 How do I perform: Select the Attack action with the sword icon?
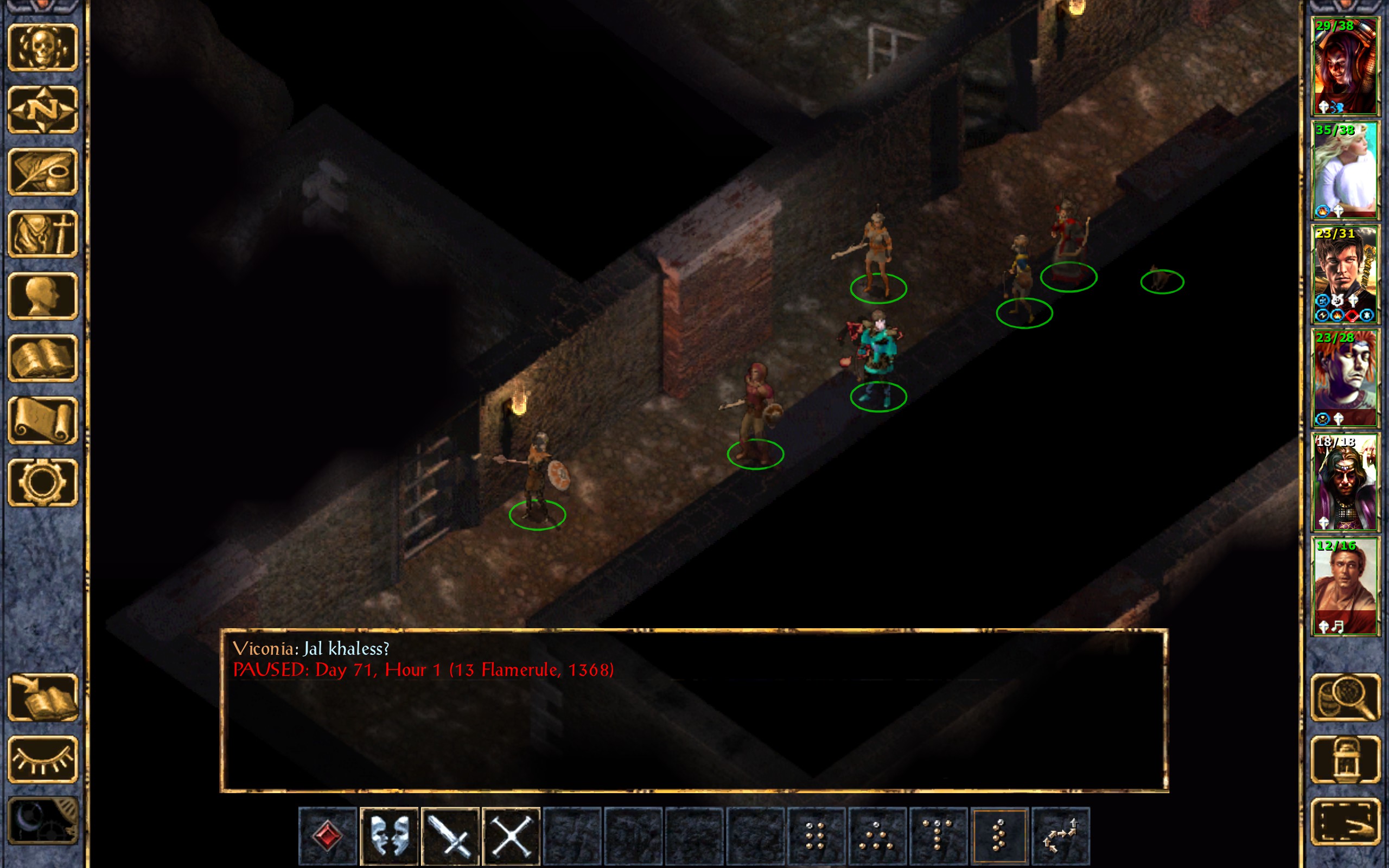point(450,836)
